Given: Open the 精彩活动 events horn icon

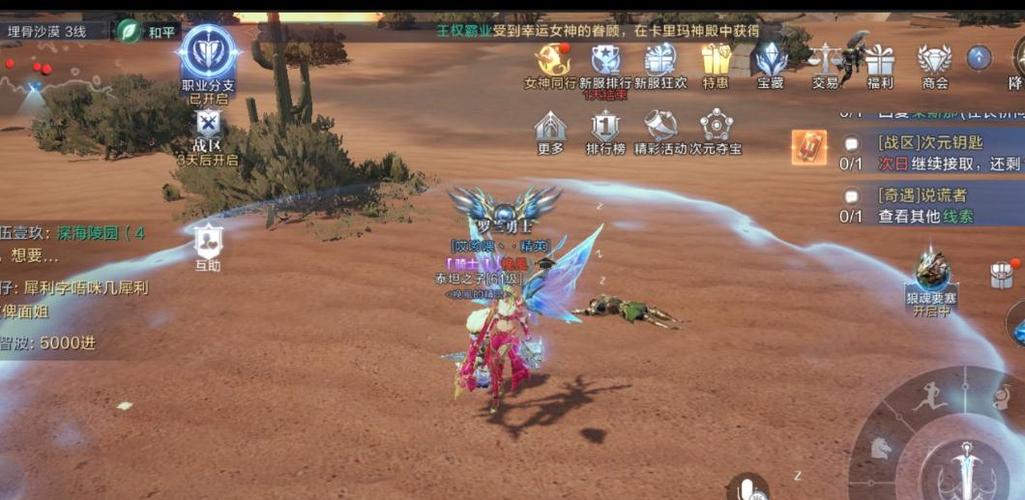Looking at the screenshot, I should pos(660,128).
